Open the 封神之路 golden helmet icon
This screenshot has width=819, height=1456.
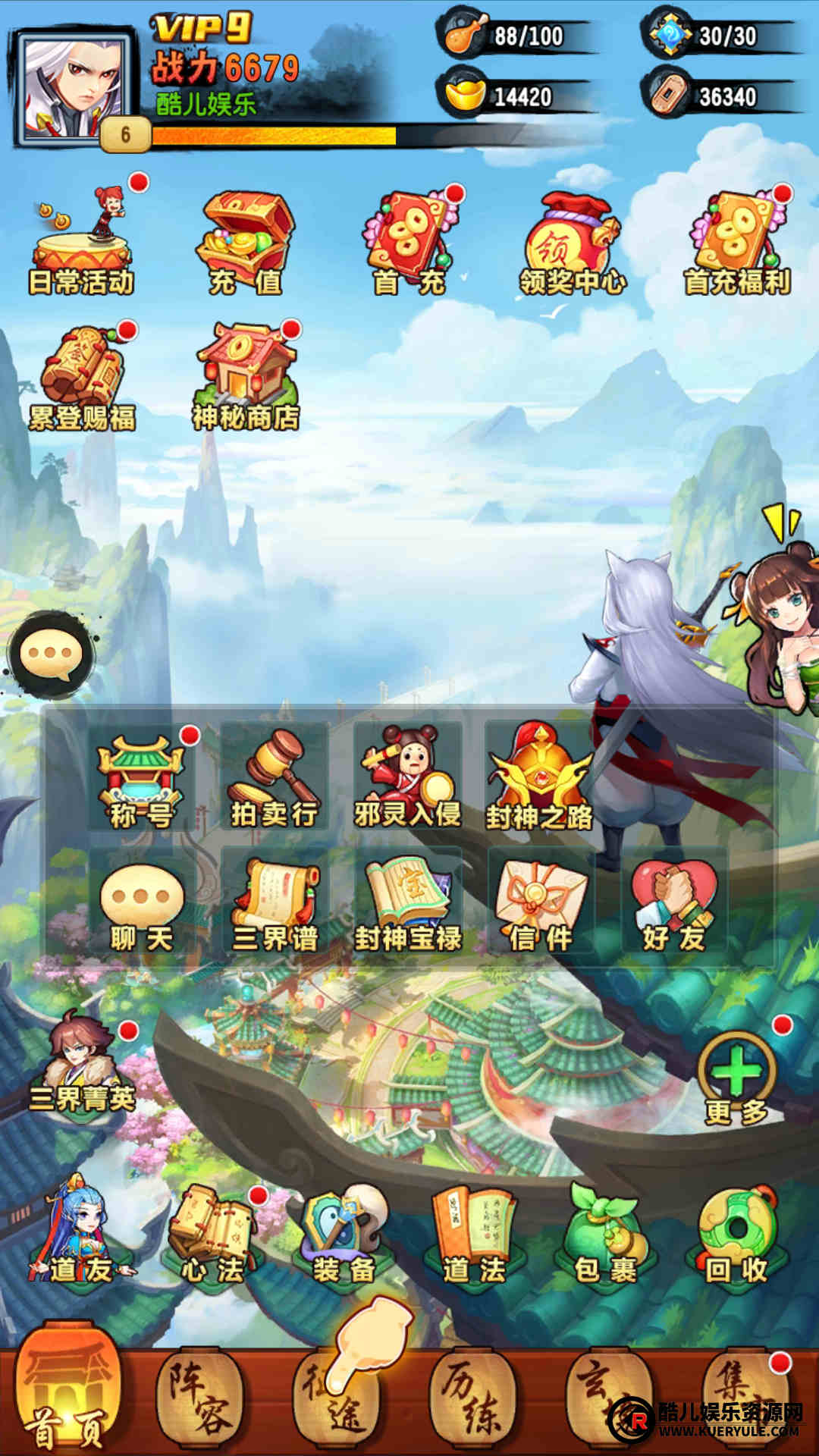point(539,777)
